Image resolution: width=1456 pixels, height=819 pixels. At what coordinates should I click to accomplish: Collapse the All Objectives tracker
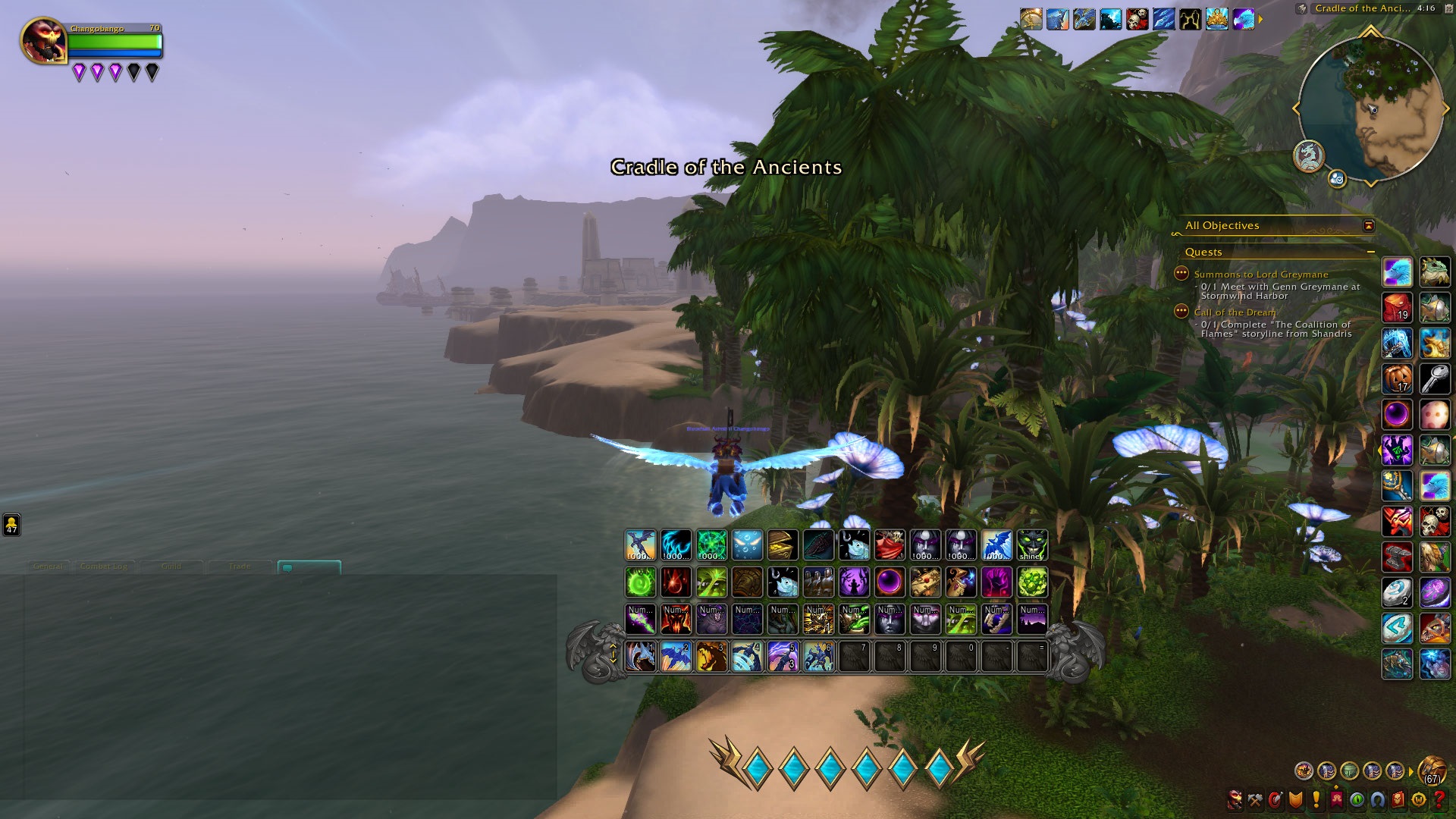[x=1368, y=226]
